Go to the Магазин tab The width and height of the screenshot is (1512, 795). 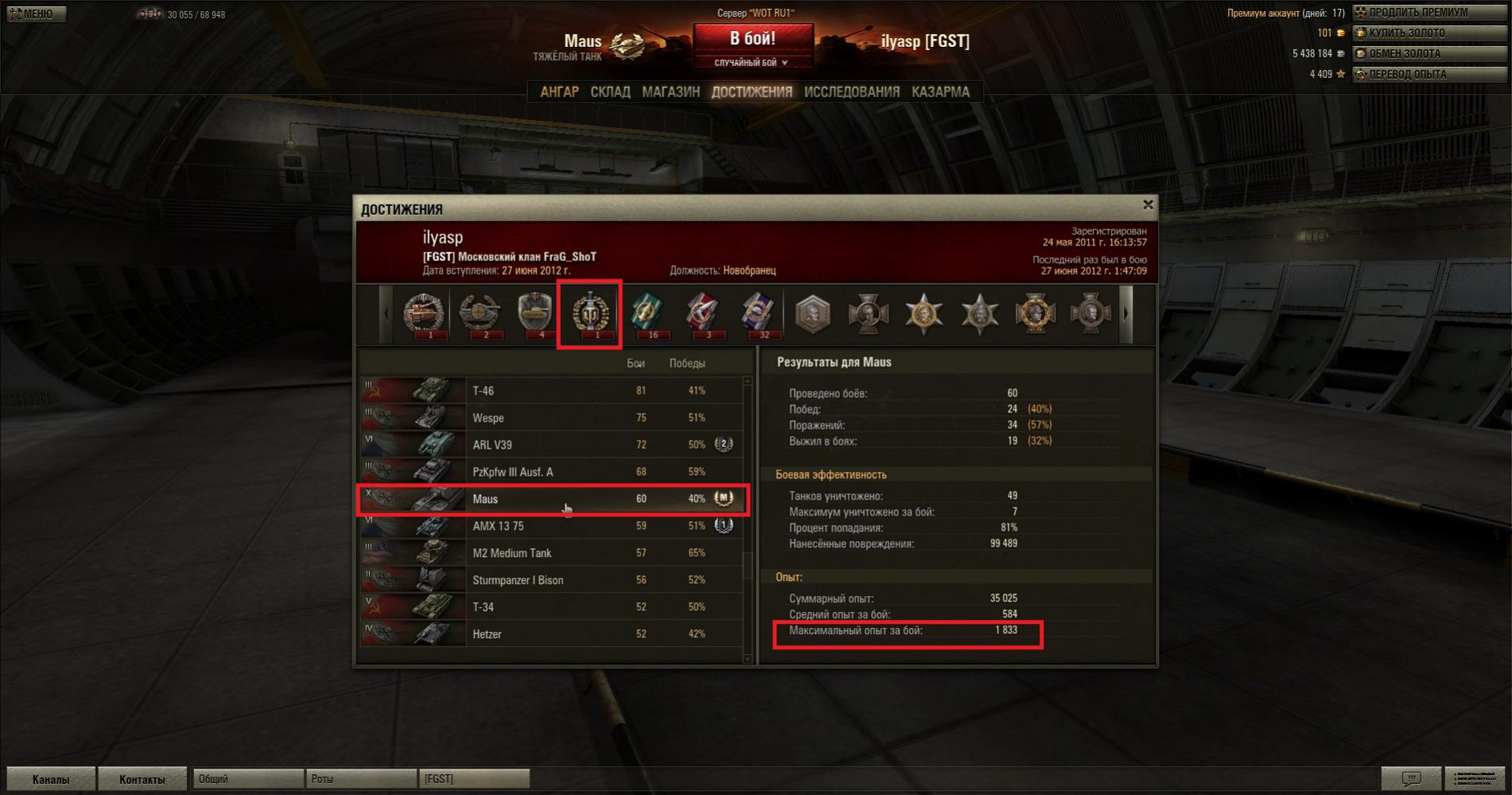[x=670, y=92]
